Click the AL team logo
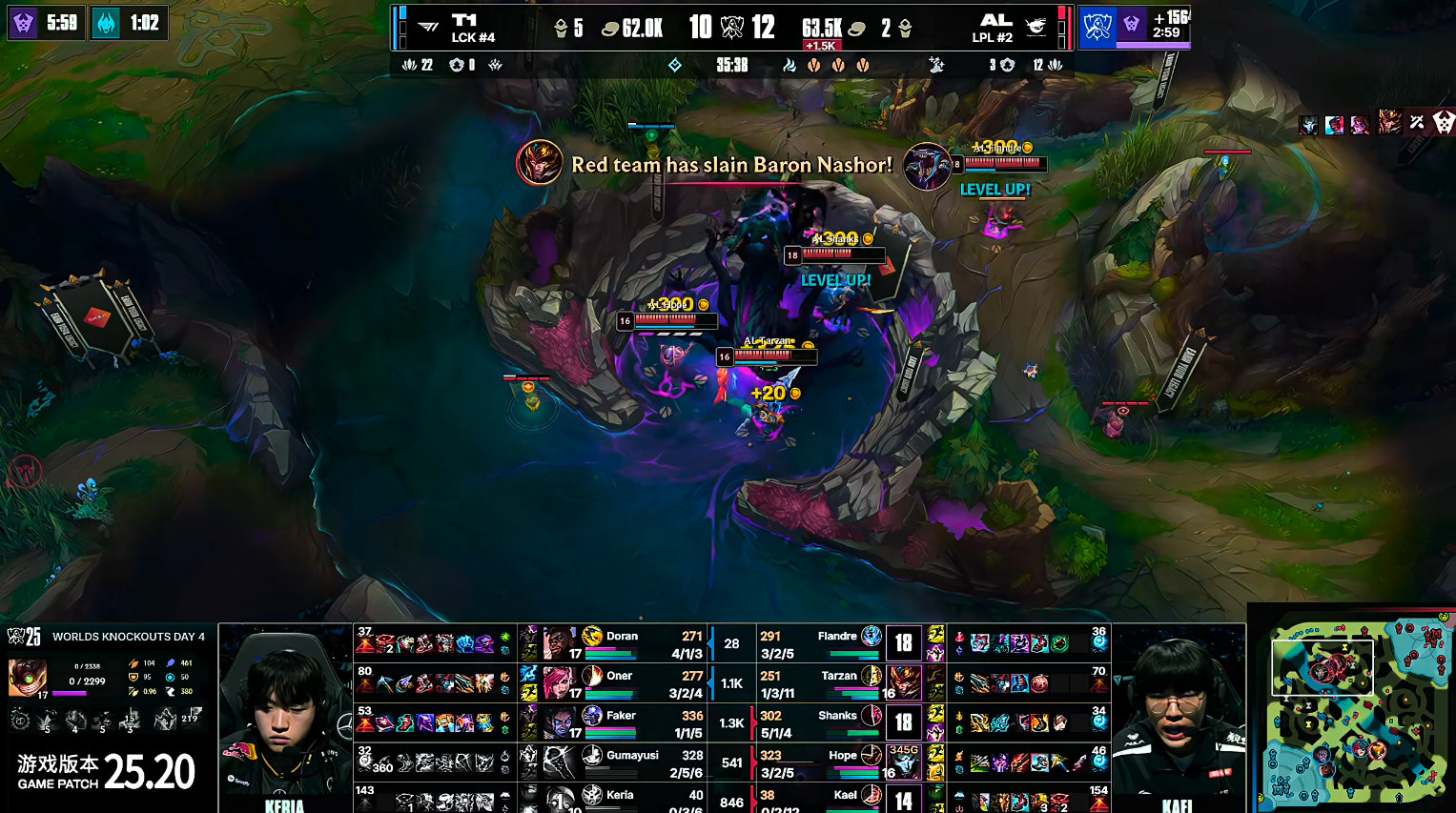This screenshot has width=1456, height=813. pyautogui.click(x=1036, y=27)
